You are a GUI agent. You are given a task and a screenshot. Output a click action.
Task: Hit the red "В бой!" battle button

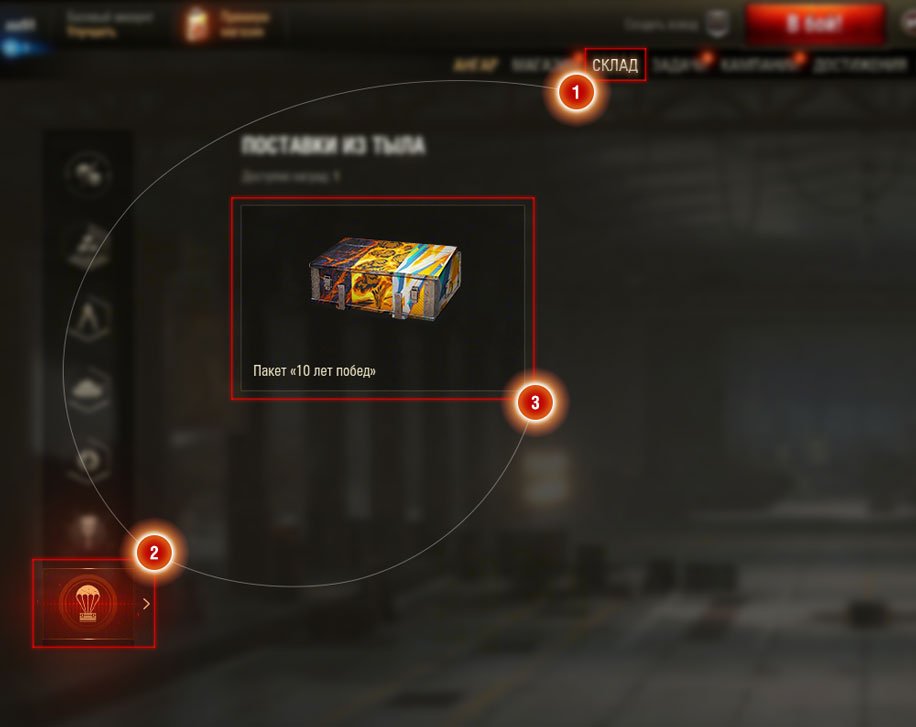click(x=814, y=24)
